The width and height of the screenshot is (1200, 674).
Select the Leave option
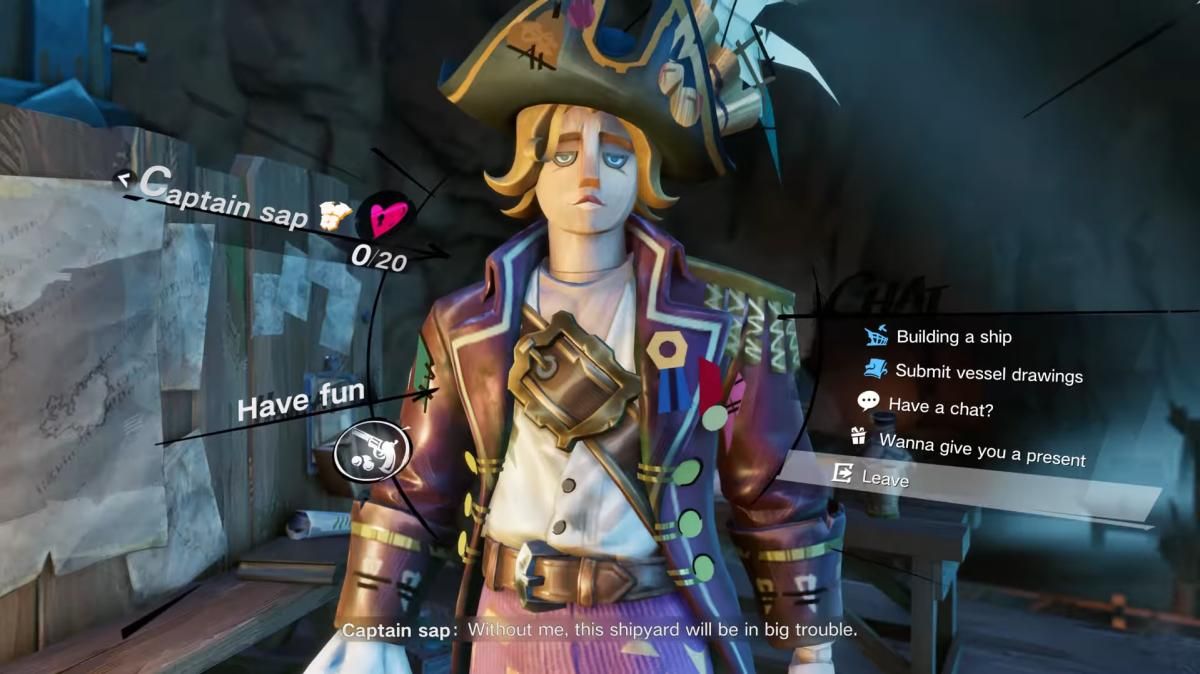click(885, 479)
